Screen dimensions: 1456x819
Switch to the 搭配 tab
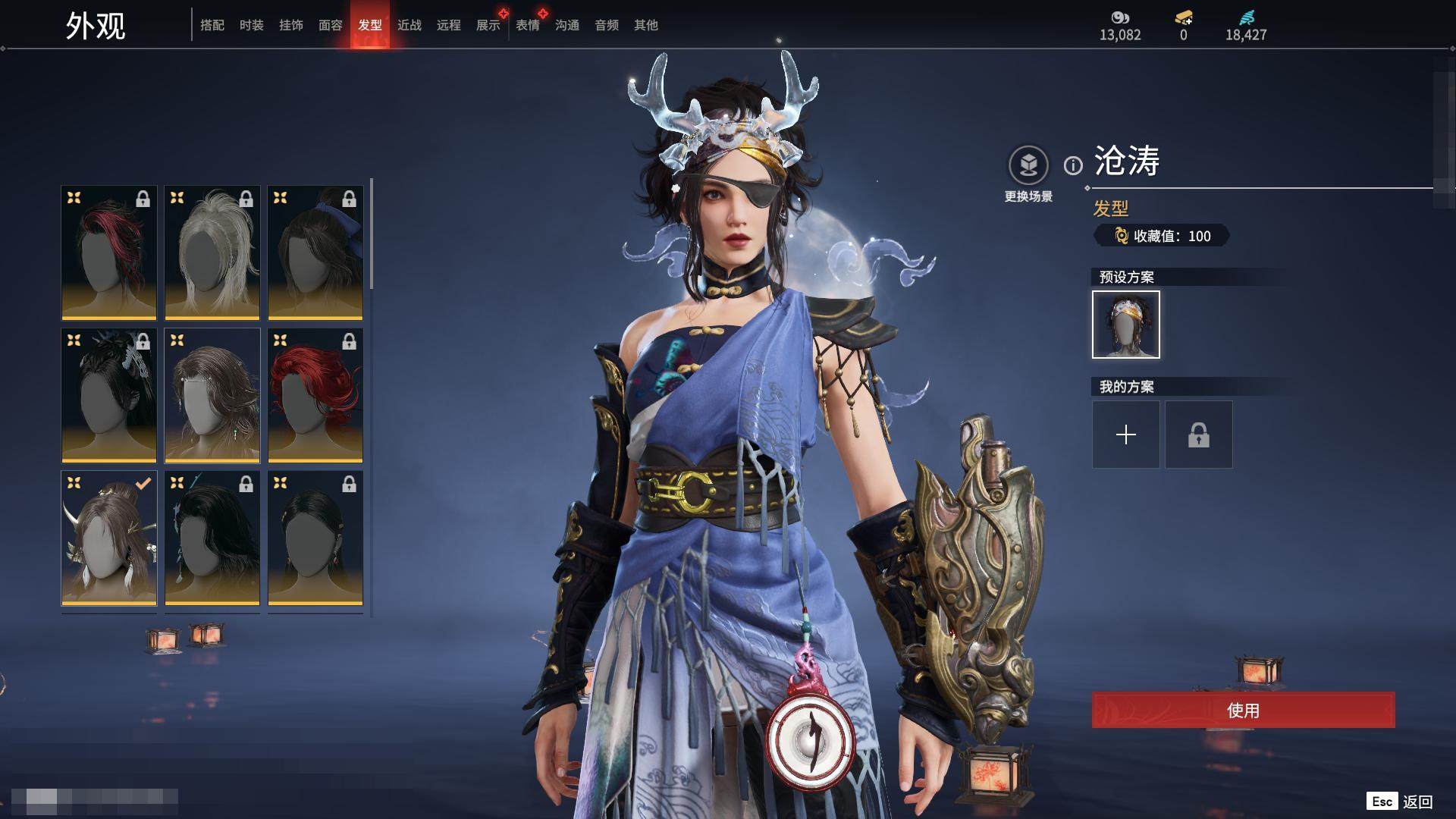click(x=212, y=25)
